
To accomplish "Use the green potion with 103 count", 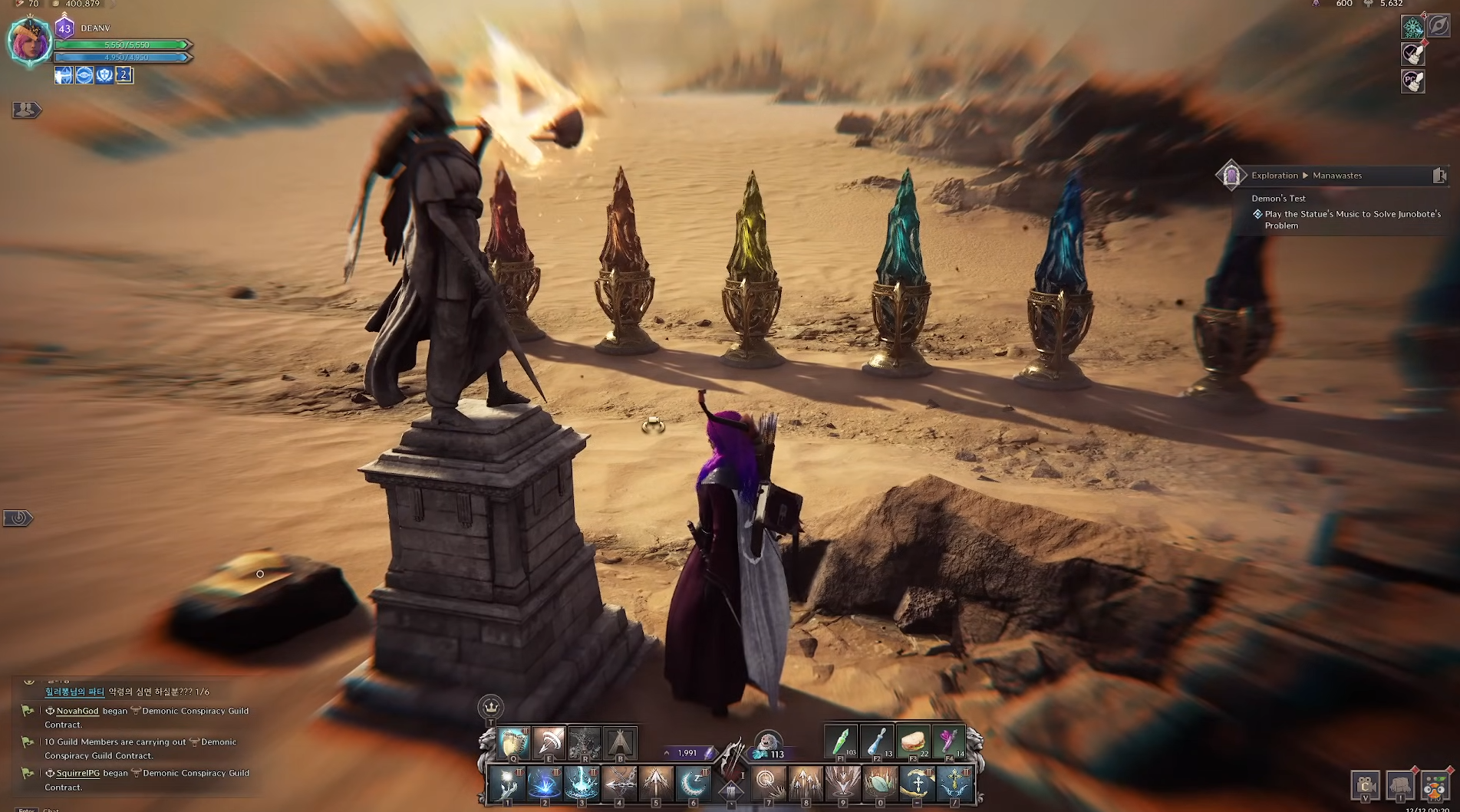I will click(841, 741).
